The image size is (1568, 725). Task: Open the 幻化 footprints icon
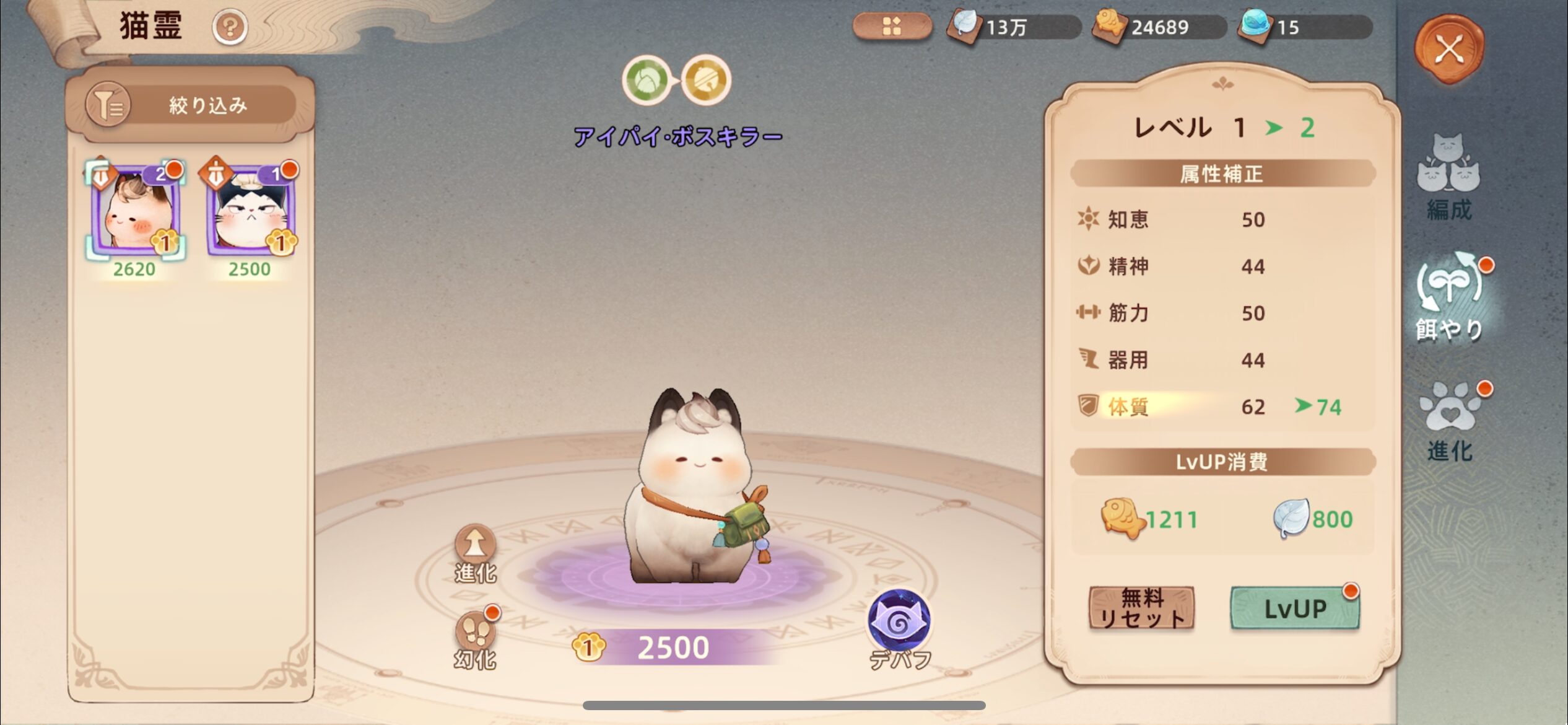(475, 633)
